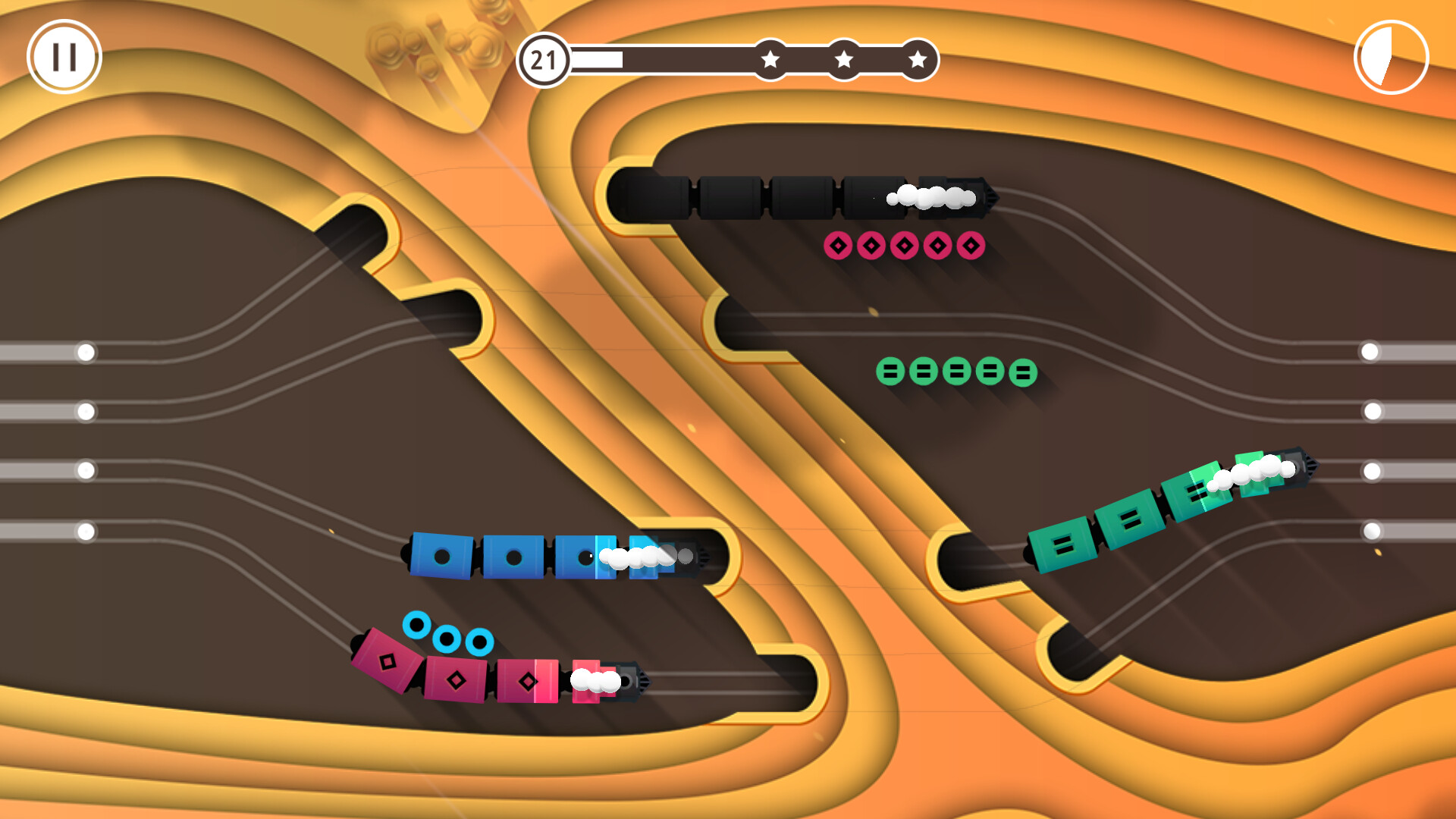Select the bottom-left track endpoint dot

pyautogui.click(x=86, y=531)
